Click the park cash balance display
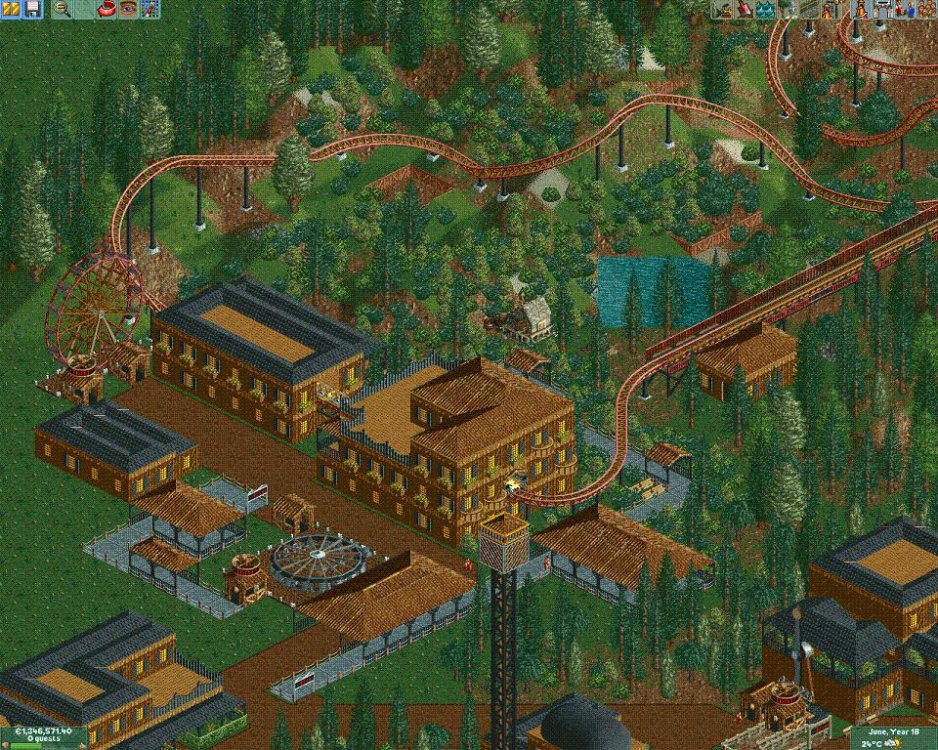 click(40, 732)
